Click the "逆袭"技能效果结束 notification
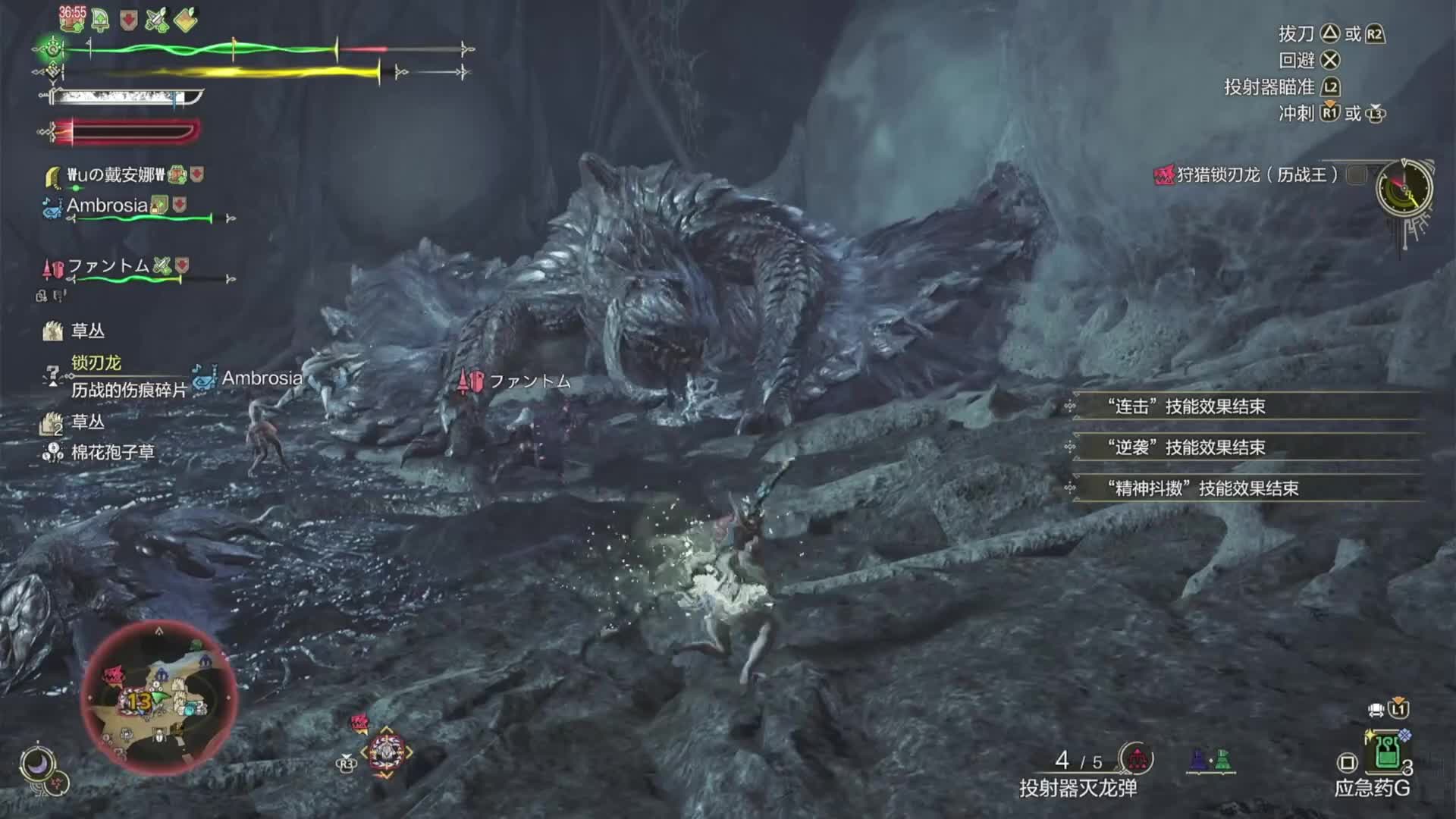Screen dimensions: 1456x819 [1186, 447]
